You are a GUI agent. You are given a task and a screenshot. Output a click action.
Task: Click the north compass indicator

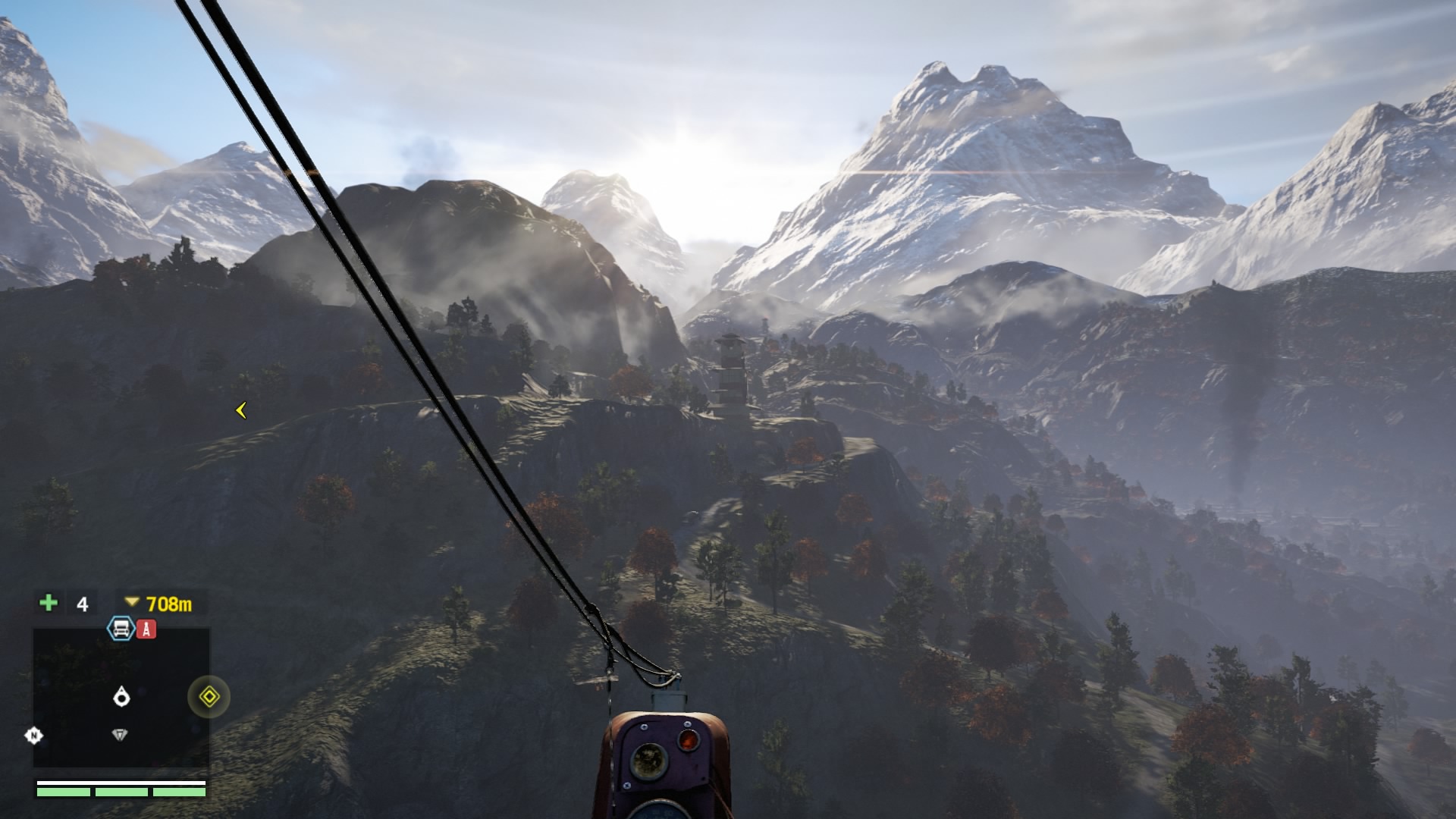(x=34, y=735)
